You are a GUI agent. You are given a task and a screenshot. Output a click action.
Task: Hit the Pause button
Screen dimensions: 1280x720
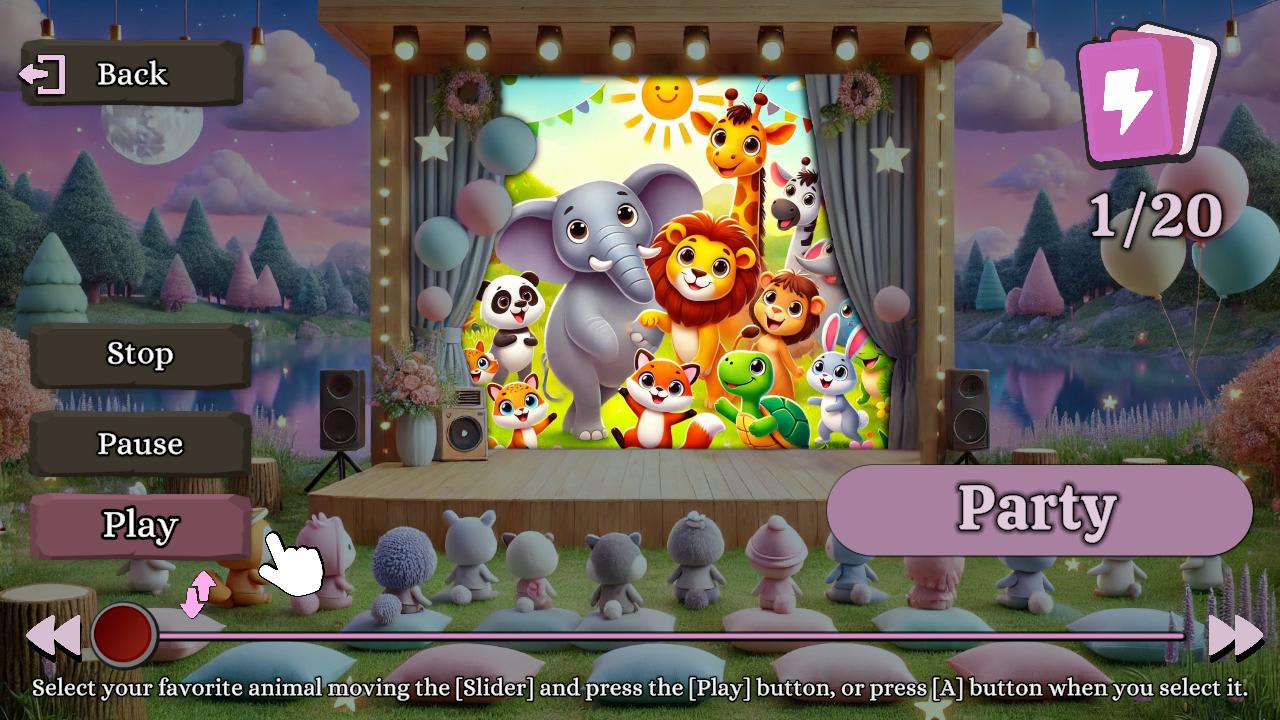point(140,443)
